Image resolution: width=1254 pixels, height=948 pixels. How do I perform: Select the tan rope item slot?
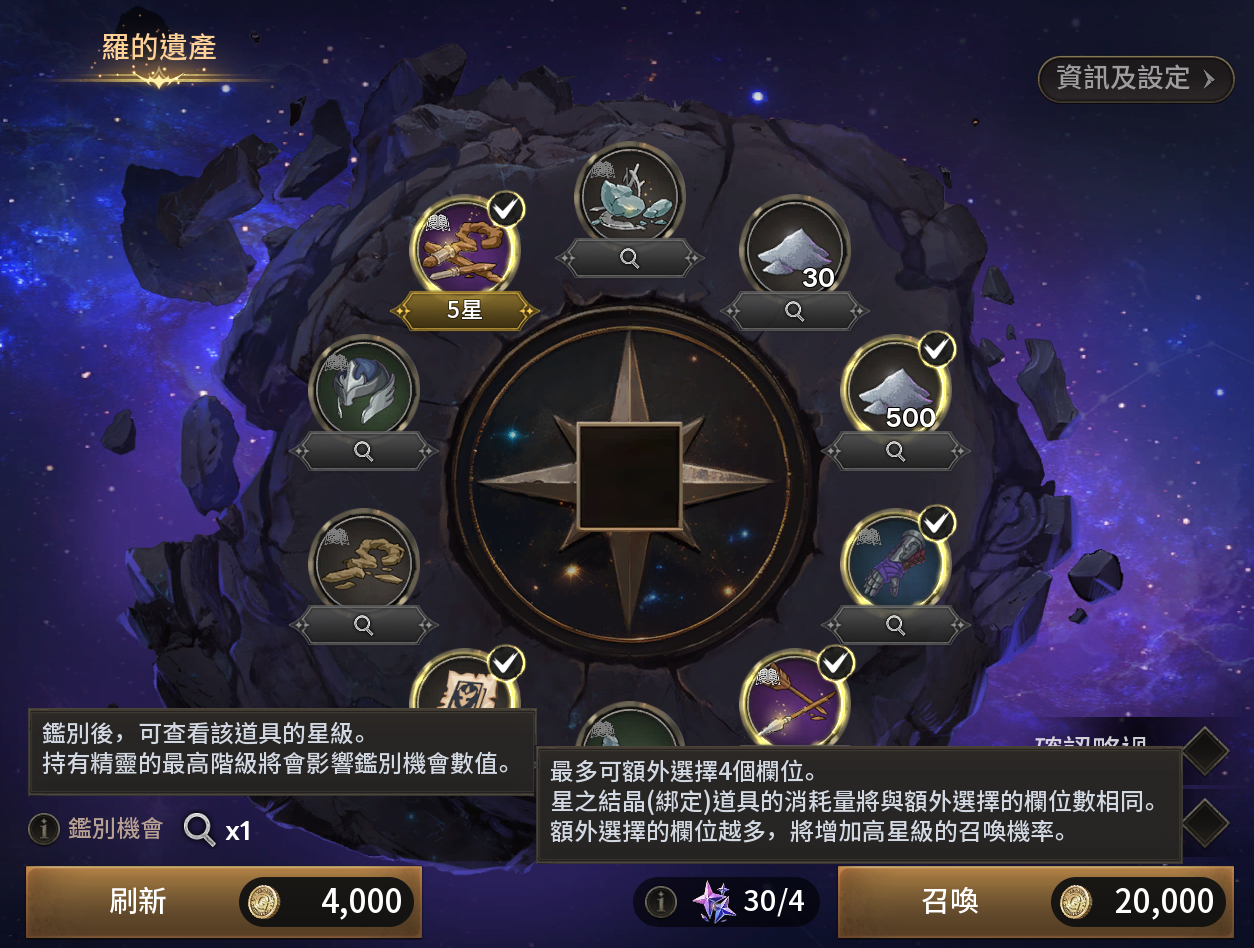pyautogui.click(x=364, y=563)
